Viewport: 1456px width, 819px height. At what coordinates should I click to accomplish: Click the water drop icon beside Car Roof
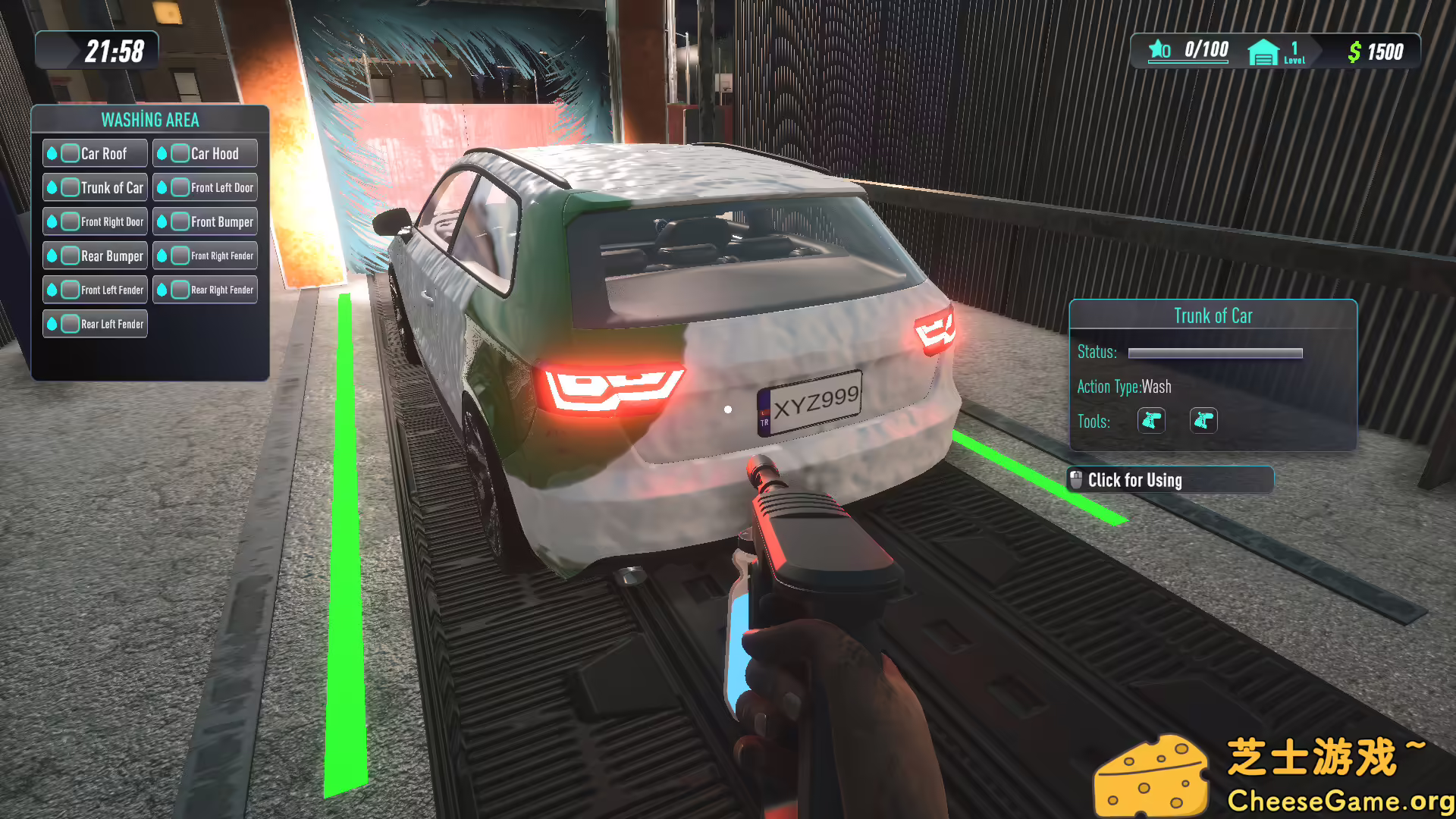[52, 152]
